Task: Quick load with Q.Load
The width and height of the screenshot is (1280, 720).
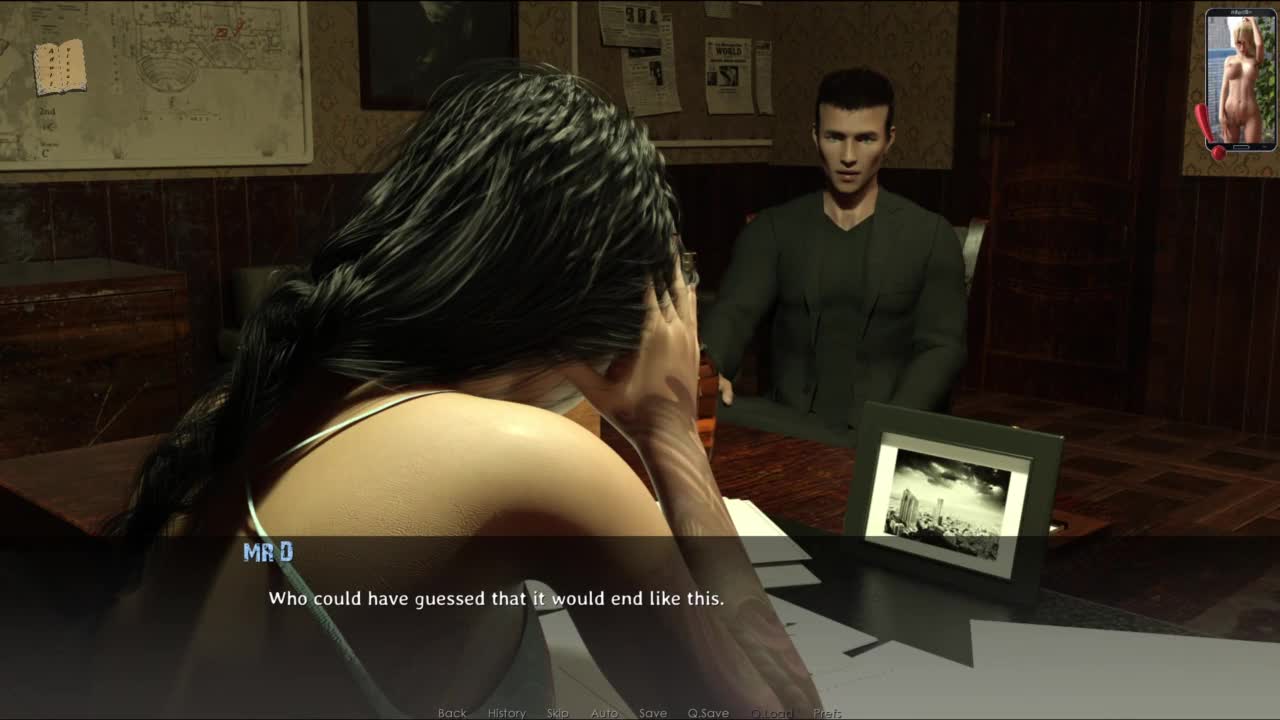Action: 771,713
